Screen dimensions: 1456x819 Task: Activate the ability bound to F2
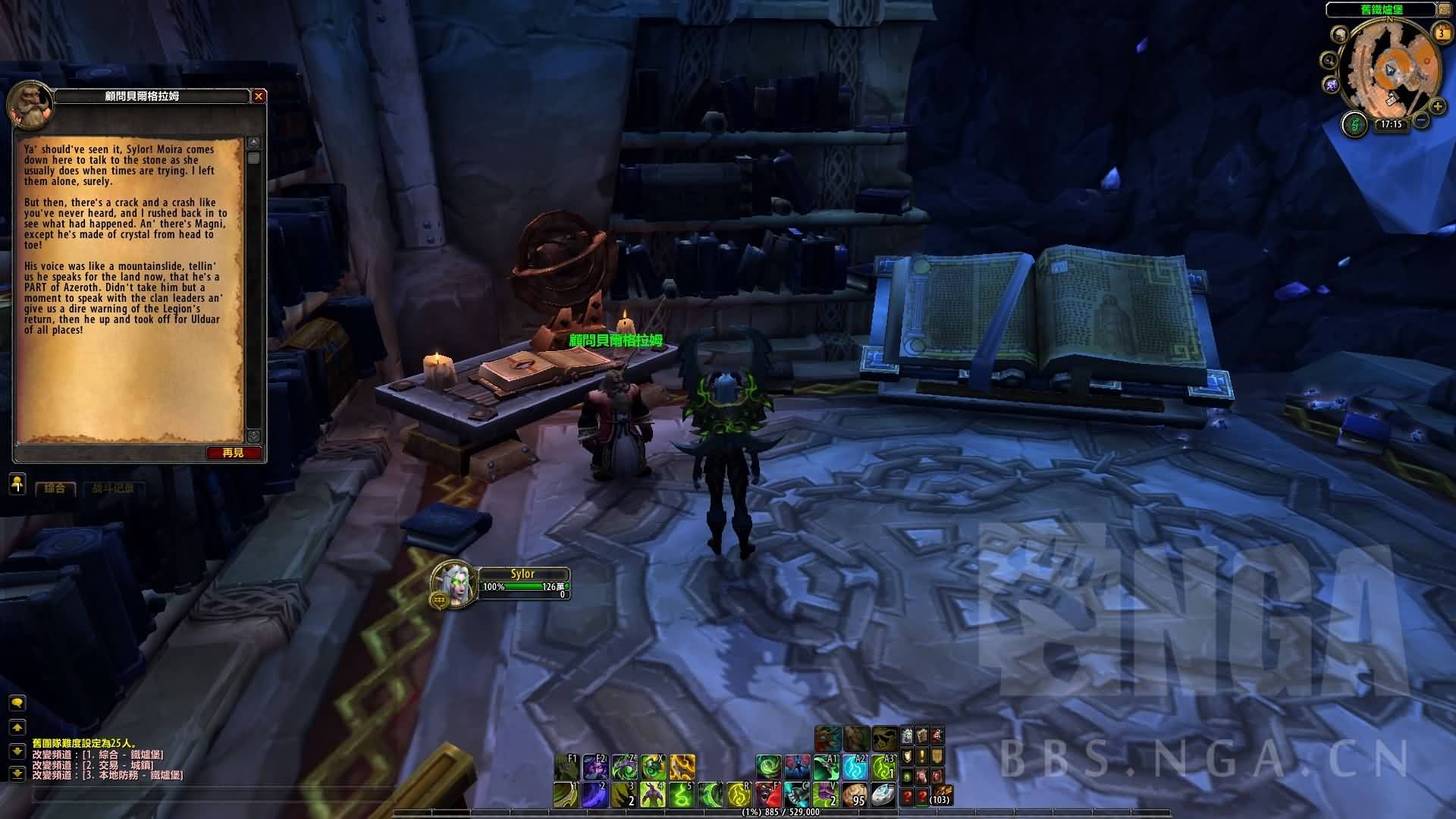click(x=595, y=767)
